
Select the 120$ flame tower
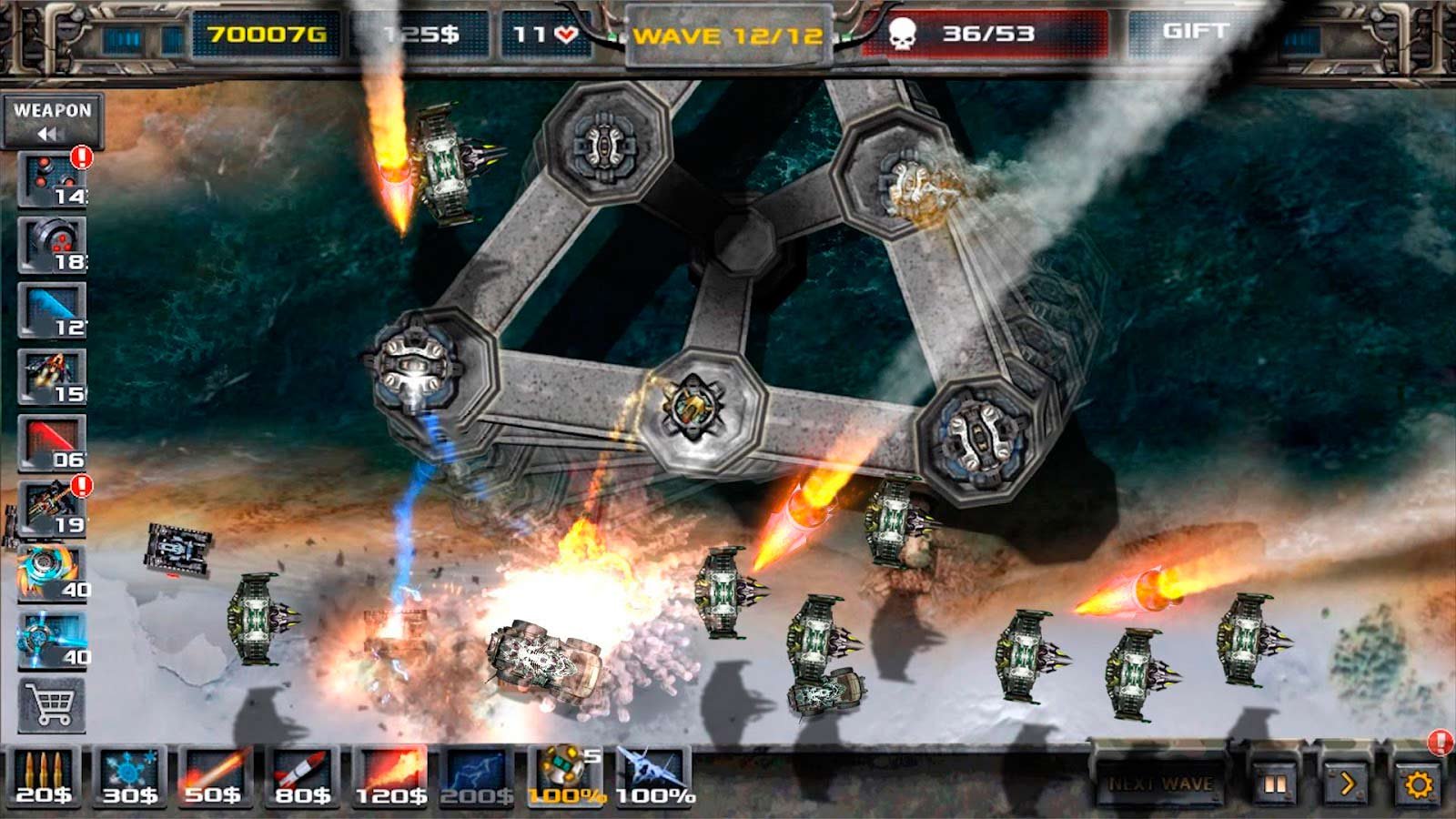point(390,778)
